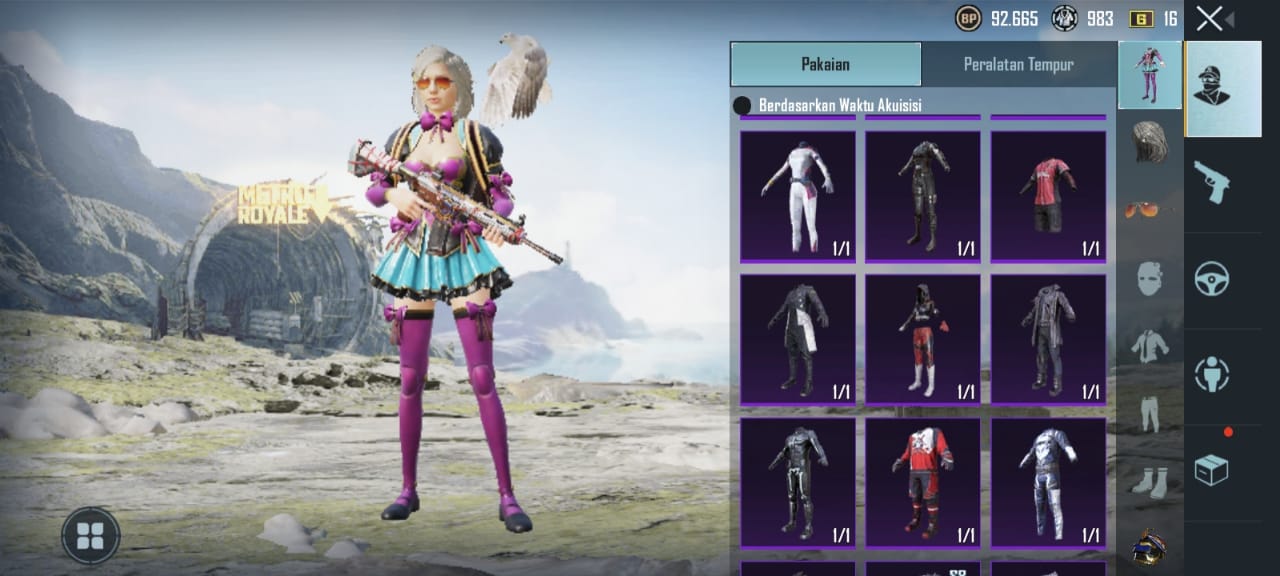Choose the blue and white suit outfit
This screenshot has width=1280, height=576.
click(1048, 481)
